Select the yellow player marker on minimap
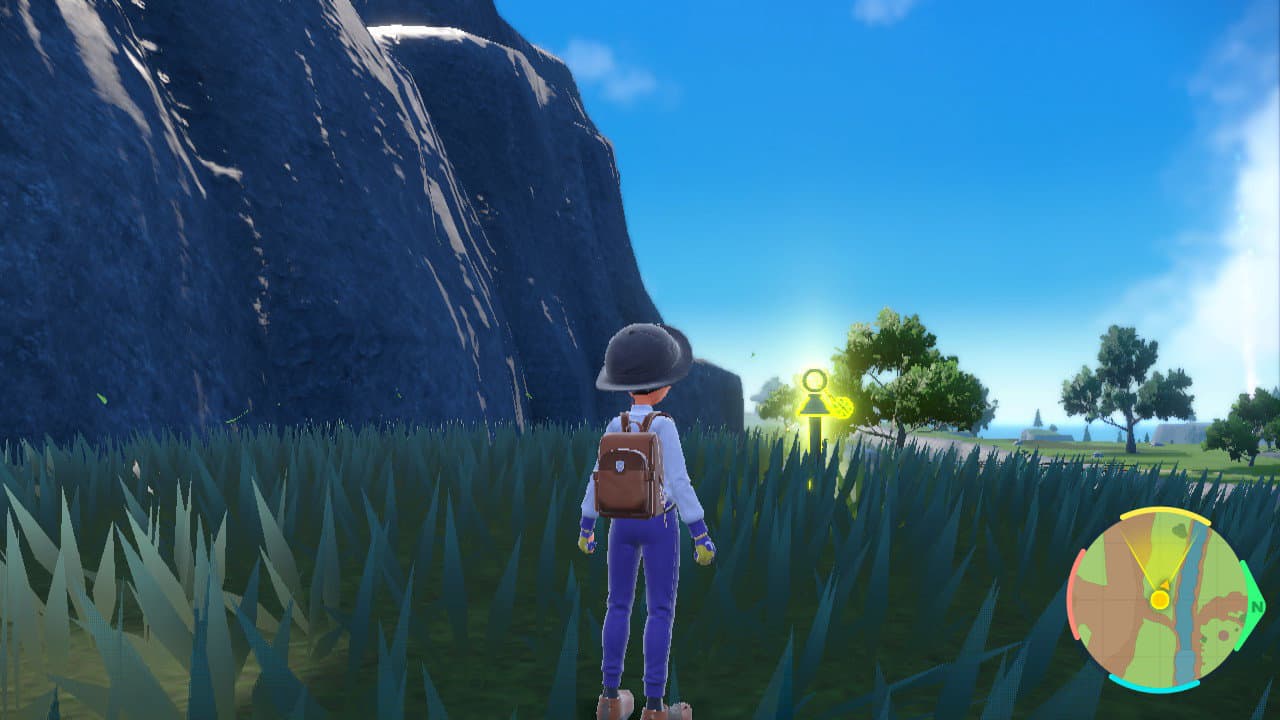 click(x=1160, y=599)
